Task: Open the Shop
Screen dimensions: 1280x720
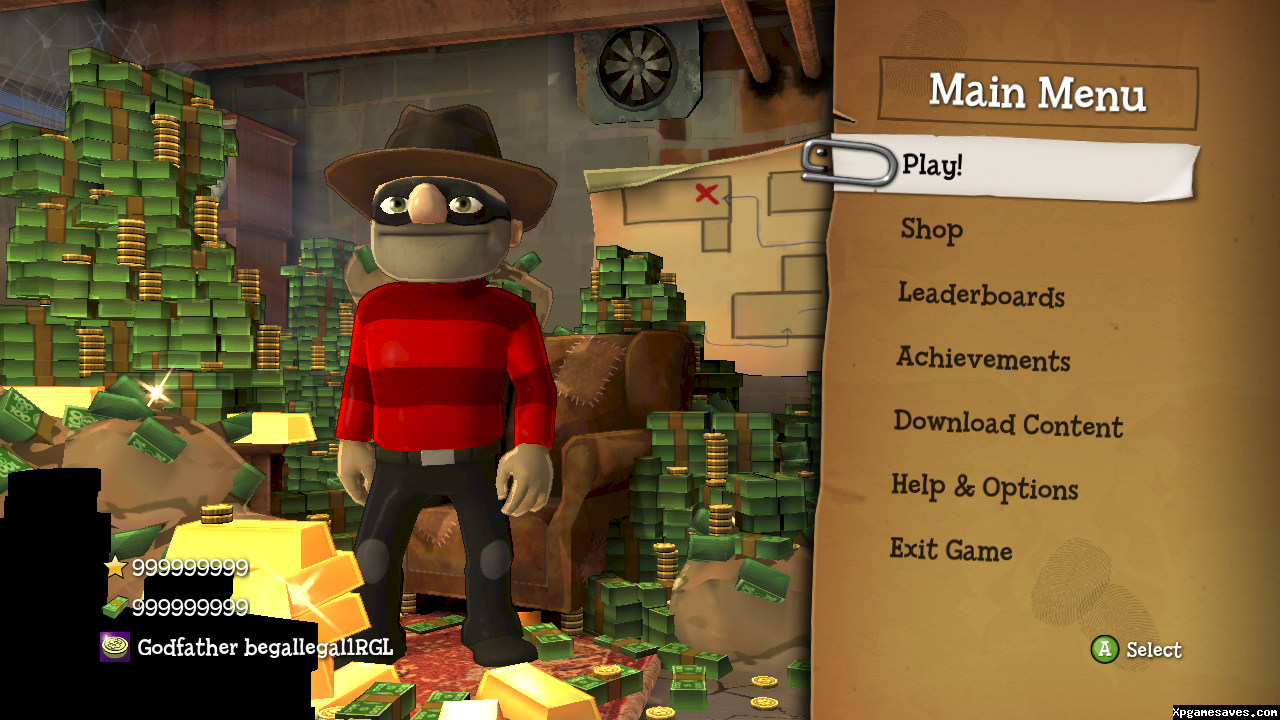Action: (931, 230)
